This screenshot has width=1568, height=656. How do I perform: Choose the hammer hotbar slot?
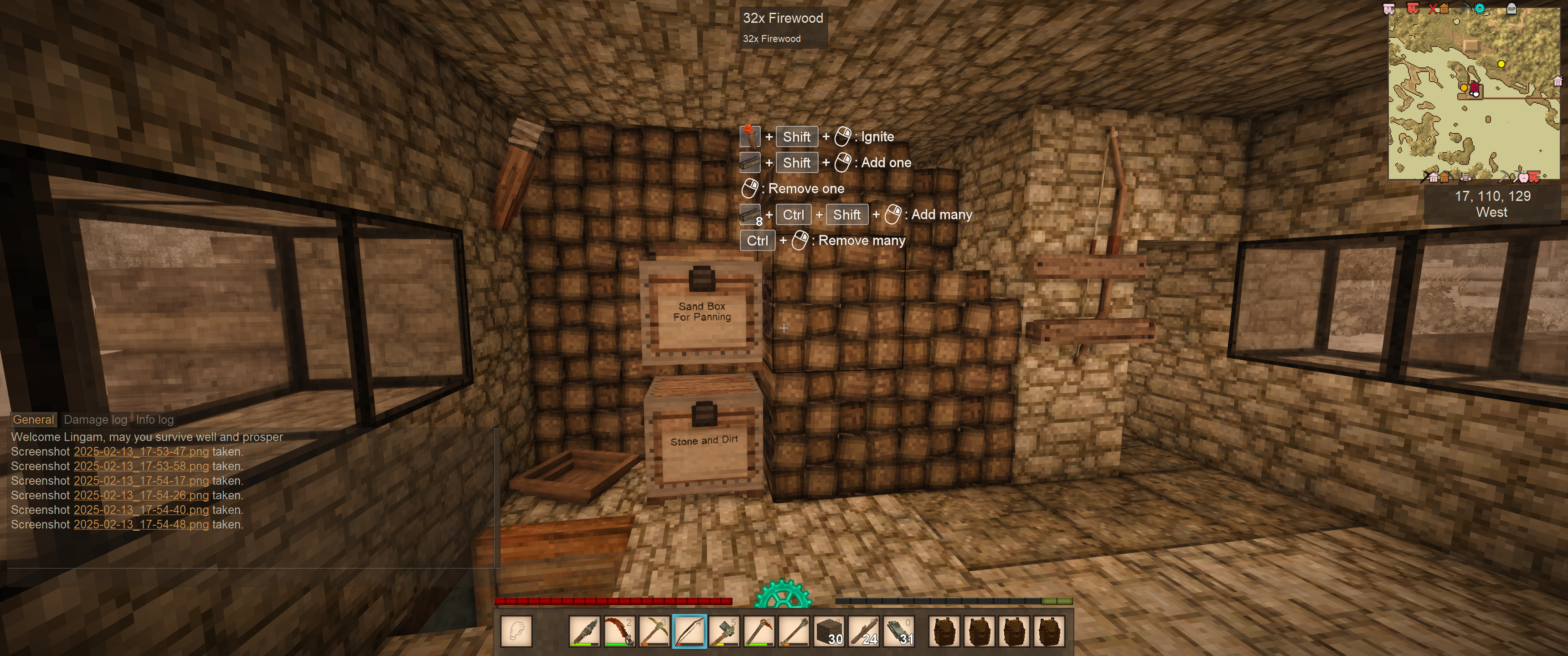[724, 631]
